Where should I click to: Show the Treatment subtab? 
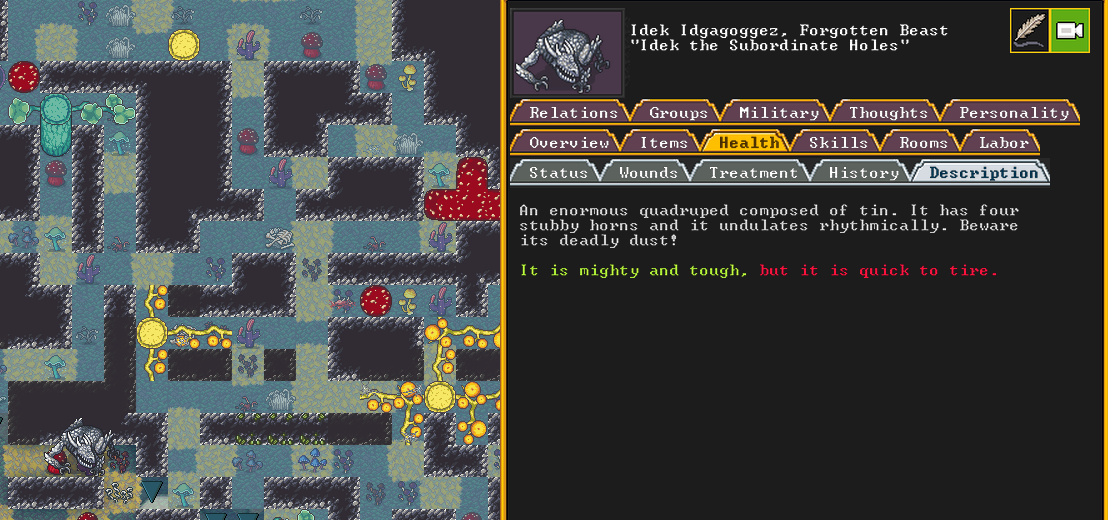pyautogui.click(x=752, y=173)
